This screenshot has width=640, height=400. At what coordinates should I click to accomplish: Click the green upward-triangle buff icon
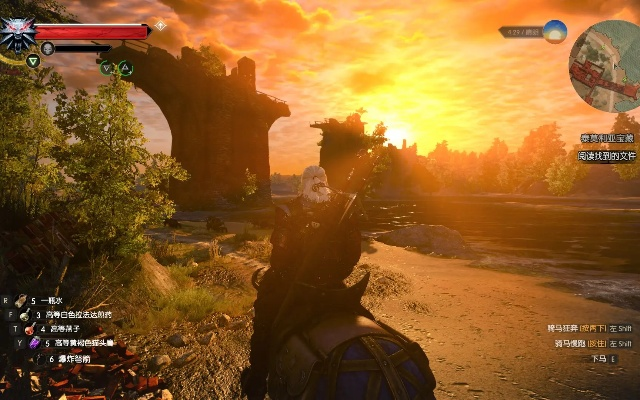point(125,68)
